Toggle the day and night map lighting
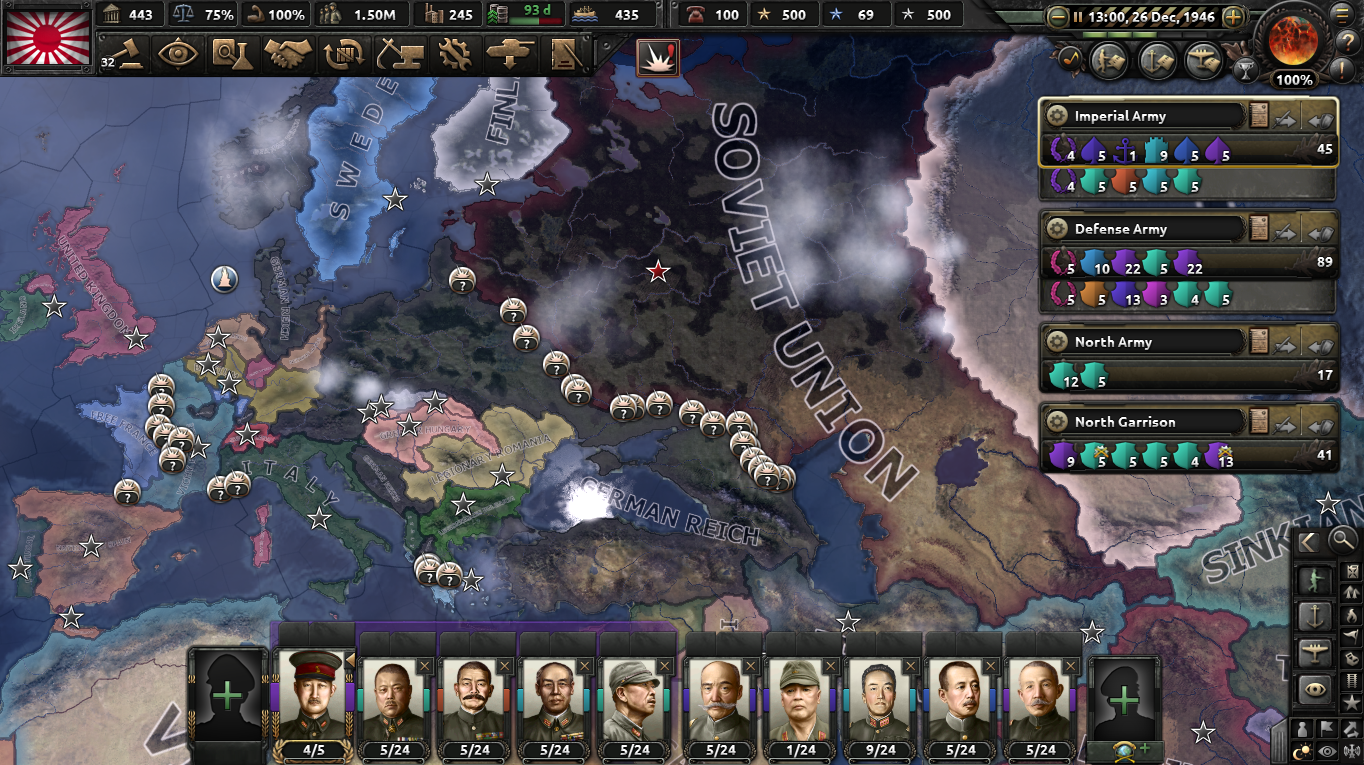The image size is (1364, 765). (x=1301, y=750)
